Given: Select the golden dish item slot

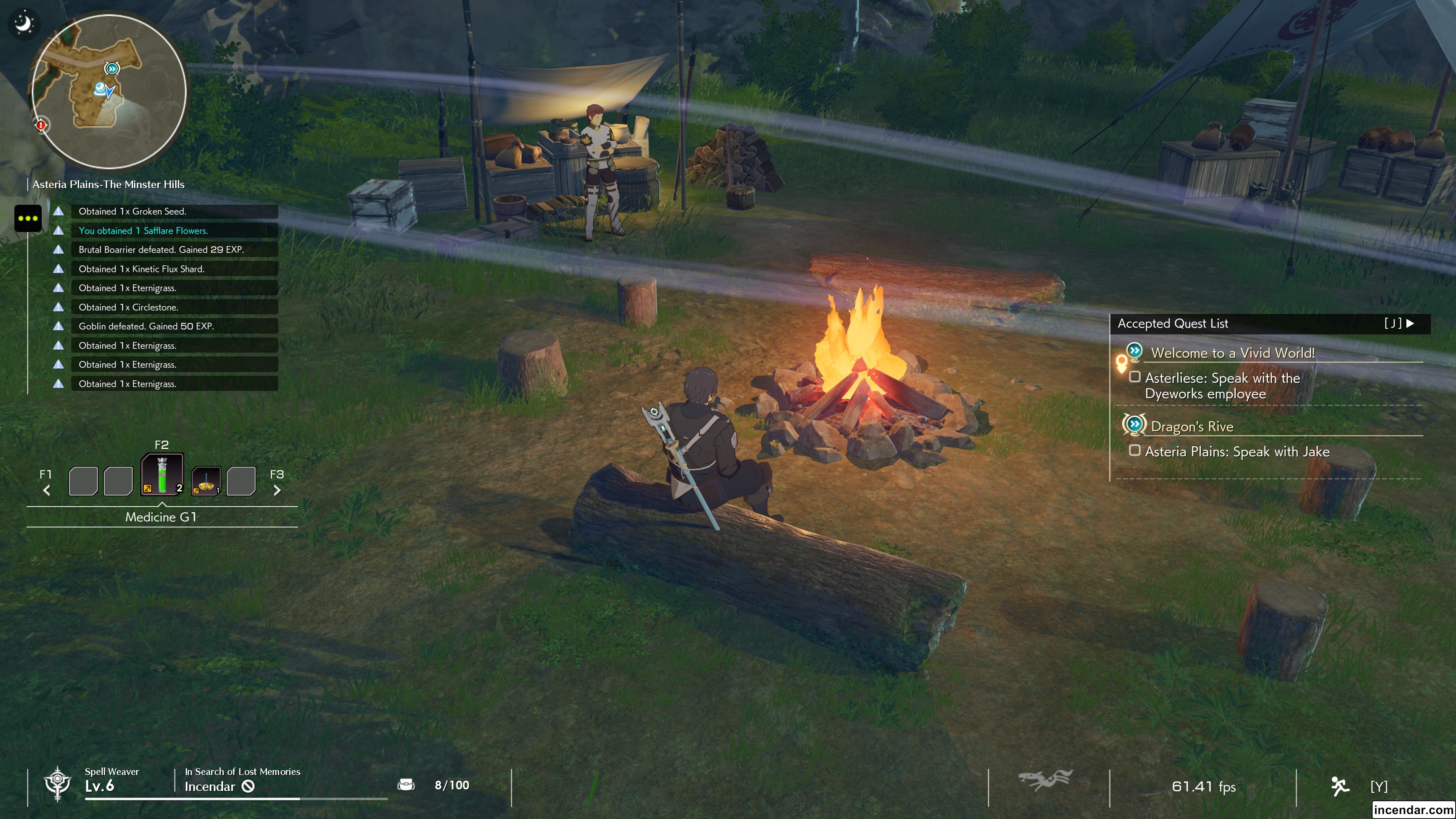Looking at the screenshot, I should click(x=206, y=481).
